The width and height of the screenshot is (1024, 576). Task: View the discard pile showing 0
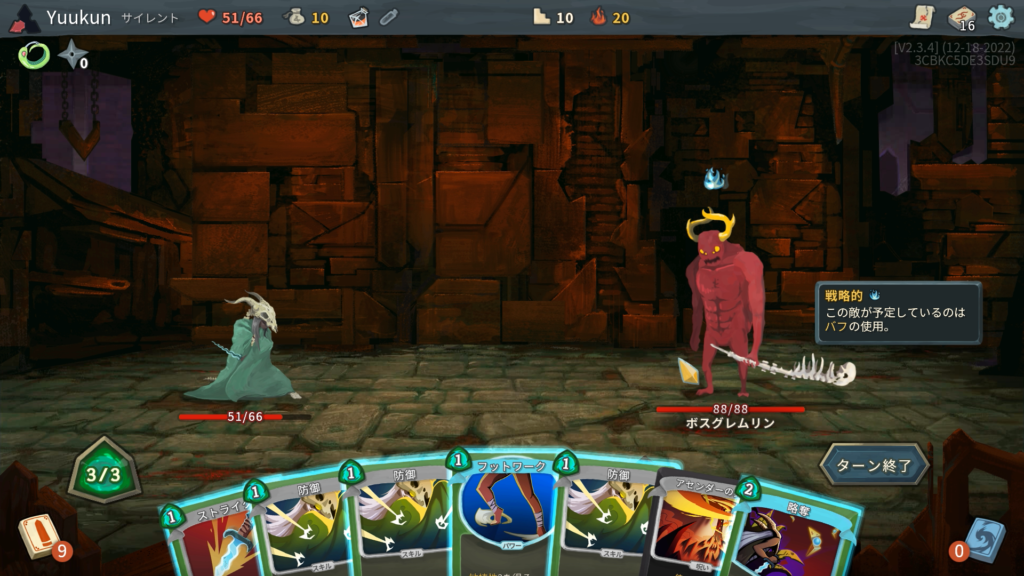[982, 538]
